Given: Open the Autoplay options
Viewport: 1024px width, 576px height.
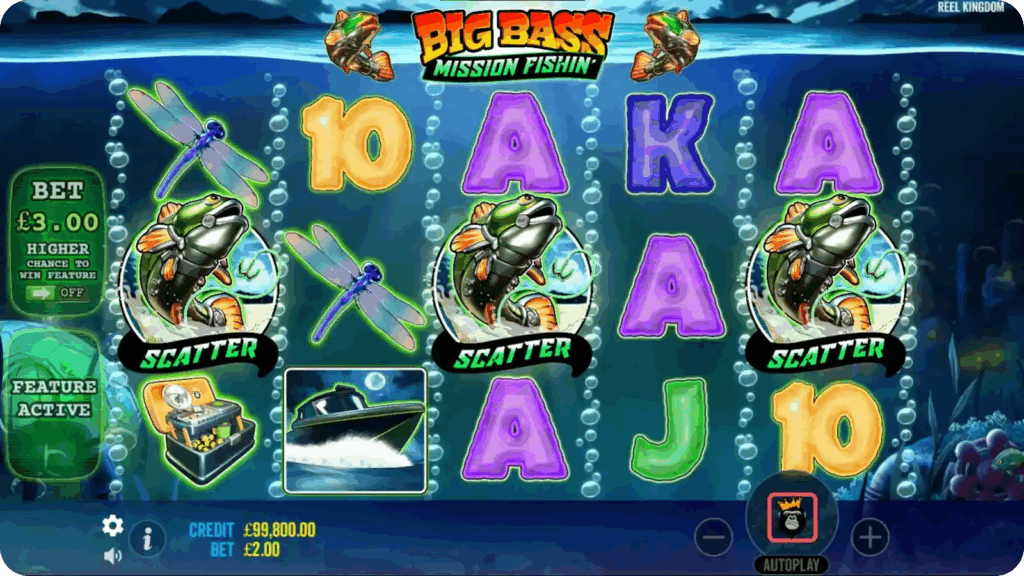Looking at the screenshot, I should point(791,565).
